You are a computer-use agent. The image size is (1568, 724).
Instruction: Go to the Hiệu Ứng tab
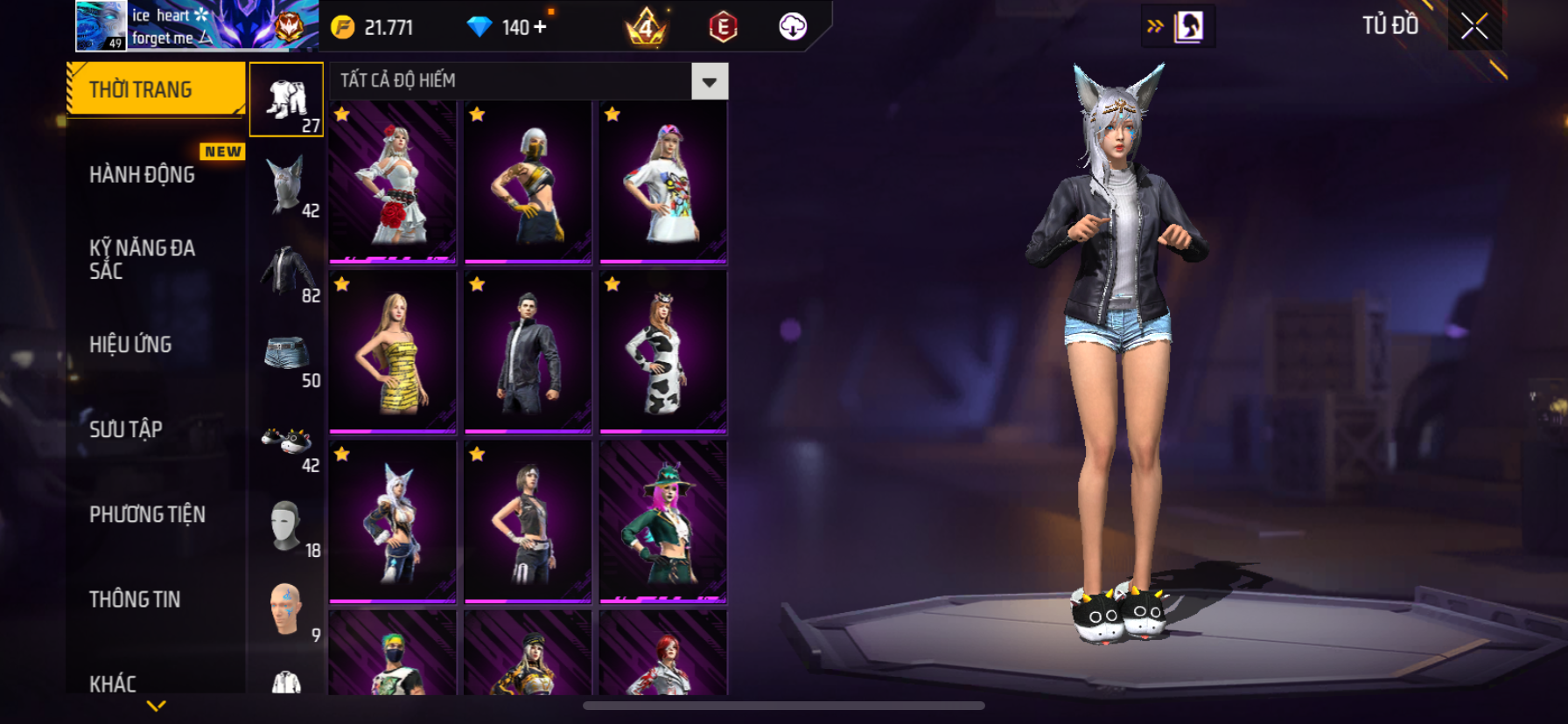pos(130,345)
